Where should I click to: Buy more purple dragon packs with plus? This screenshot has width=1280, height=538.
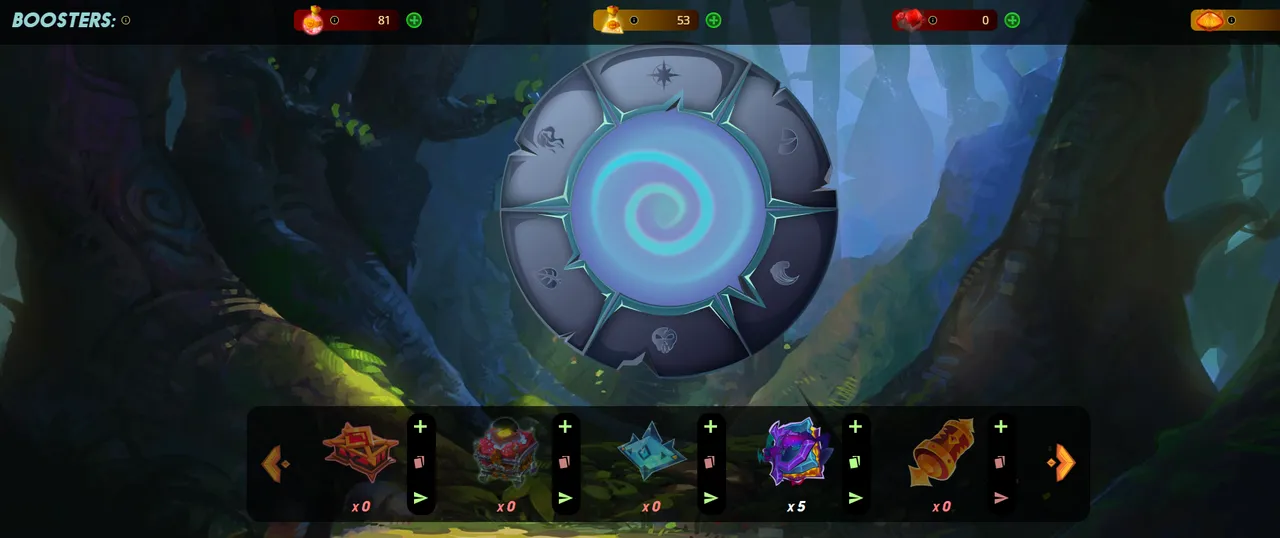point(855,427)
